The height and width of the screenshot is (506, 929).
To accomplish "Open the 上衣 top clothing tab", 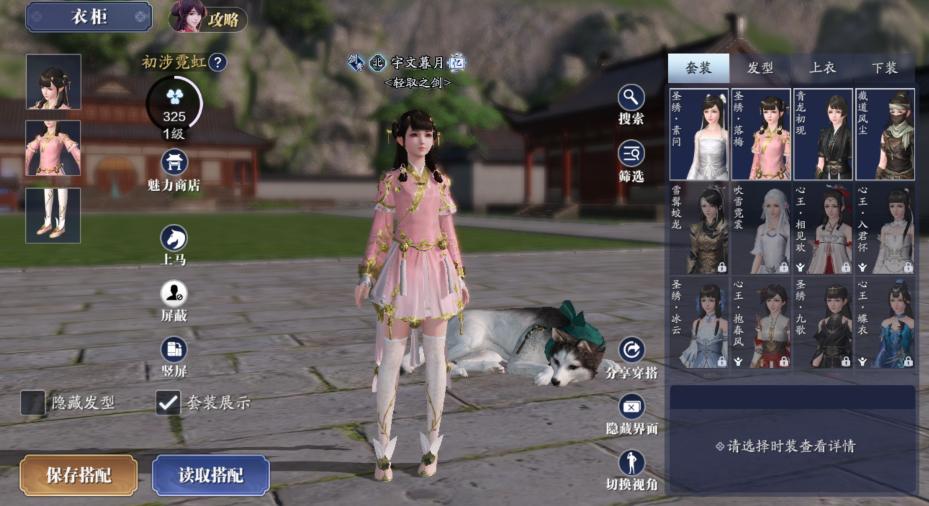I will click(822, 68).
